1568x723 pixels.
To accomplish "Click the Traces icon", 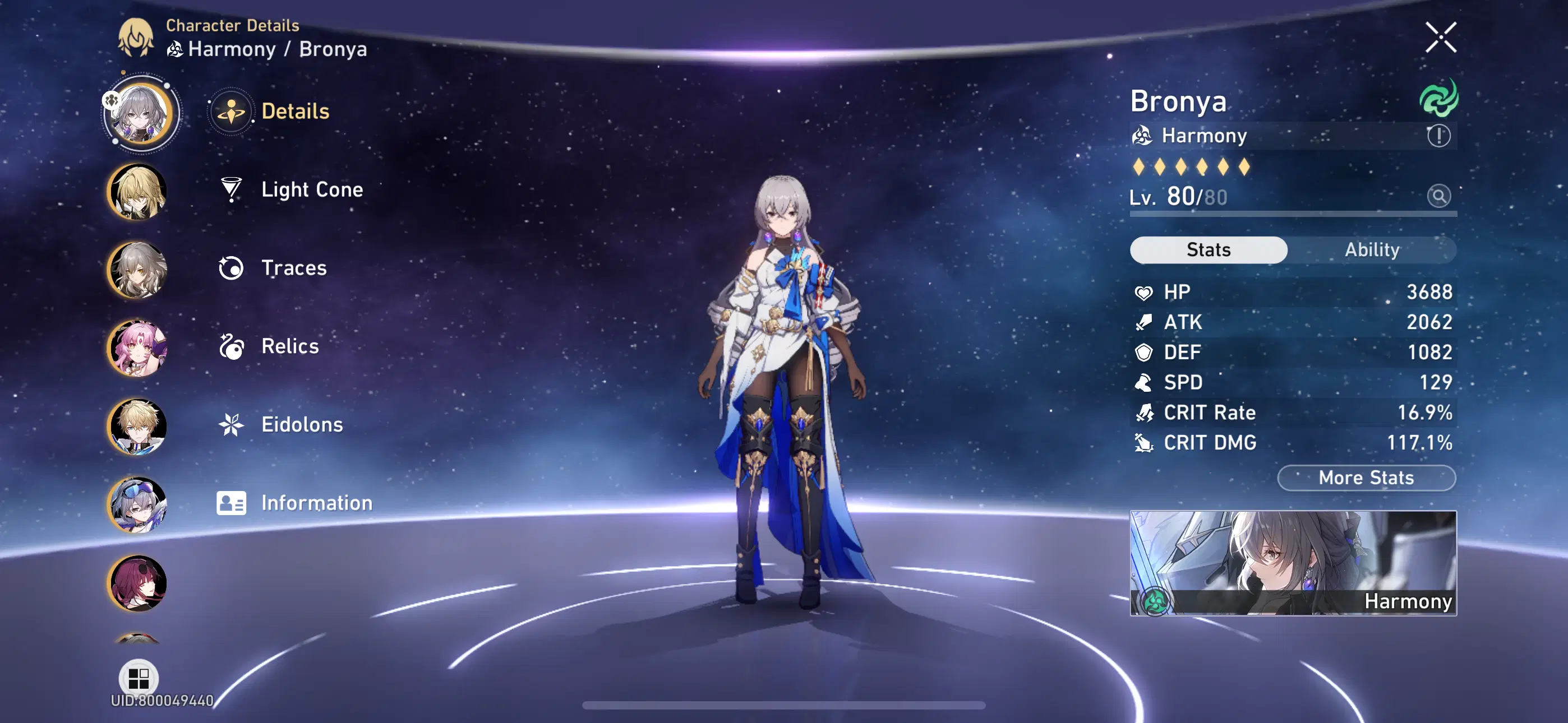I will 230,267.
